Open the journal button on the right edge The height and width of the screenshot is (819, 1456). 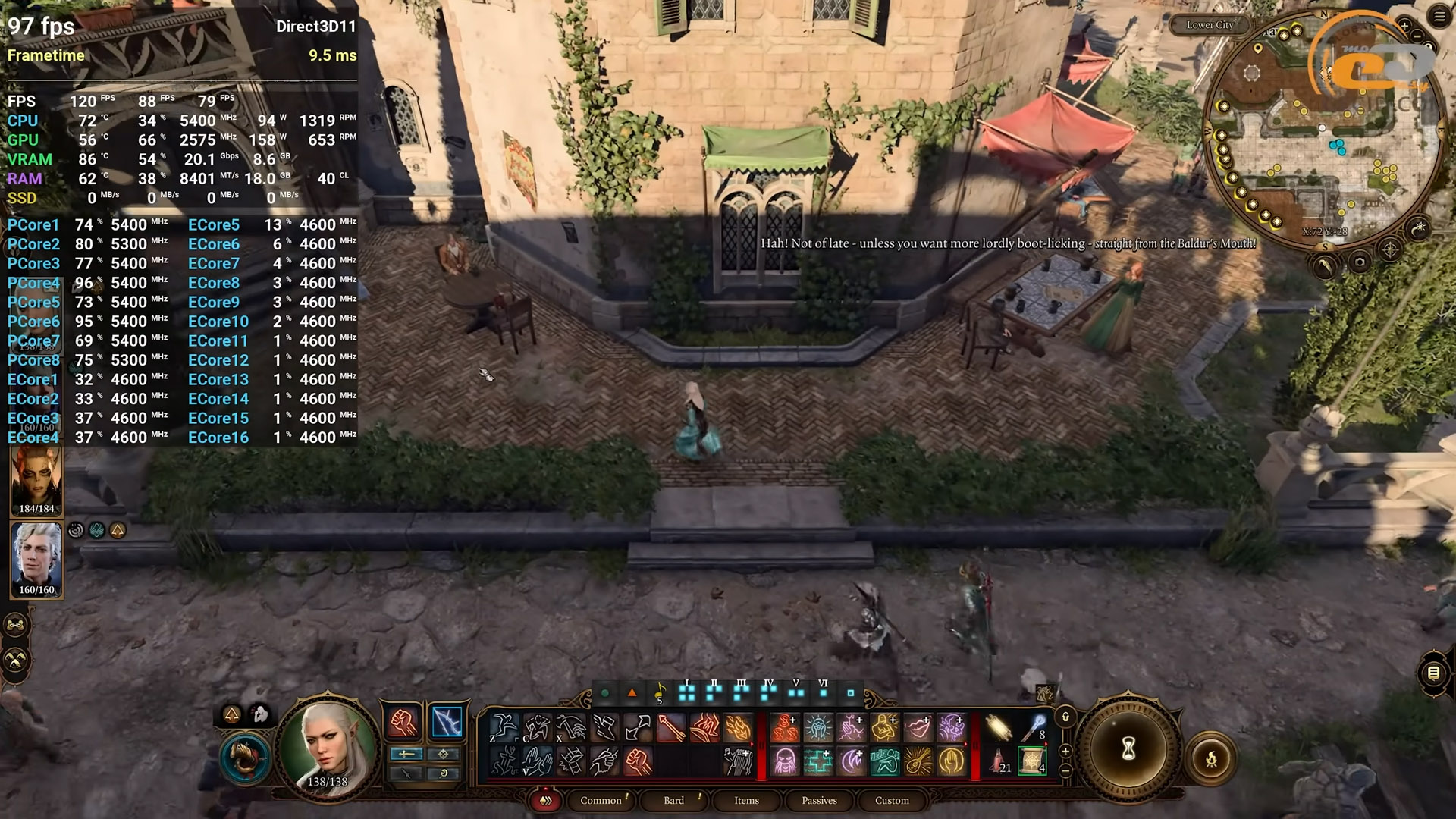click(1432, 673)
